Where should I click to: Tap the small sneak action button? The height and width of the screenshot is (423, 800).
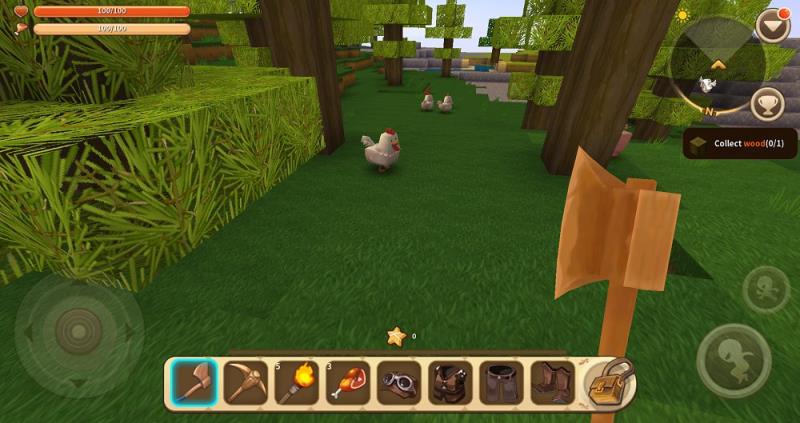(765, 290)
